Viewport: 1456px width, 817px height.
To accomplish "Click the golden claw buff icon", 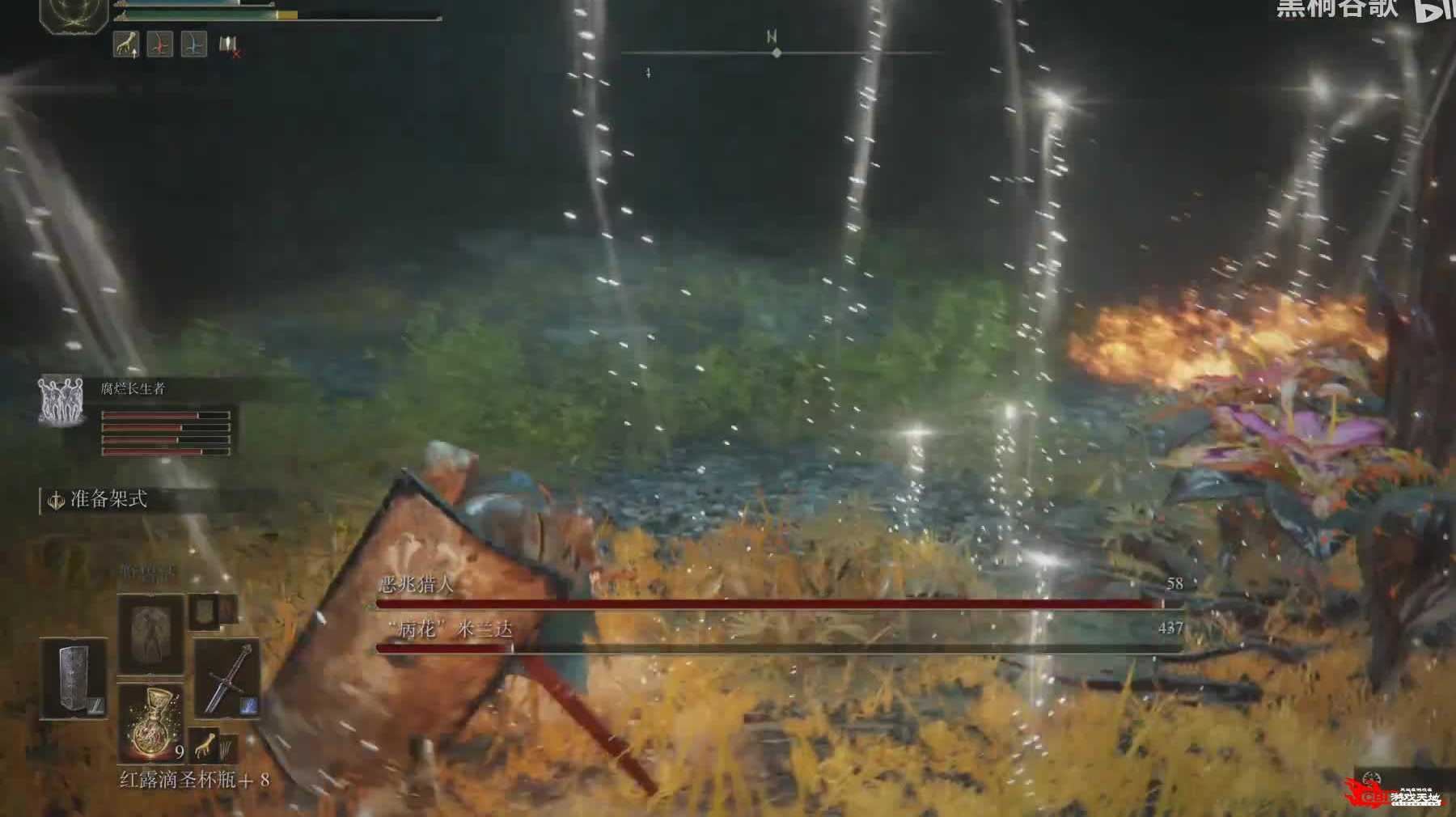I will (125, 44).
